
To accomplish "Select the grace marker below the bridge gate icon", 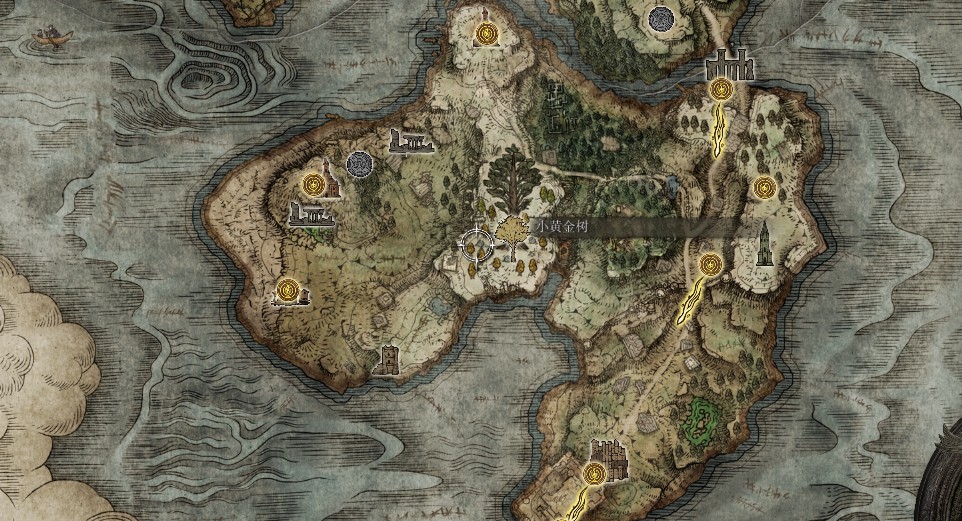I will pos(720,89).
